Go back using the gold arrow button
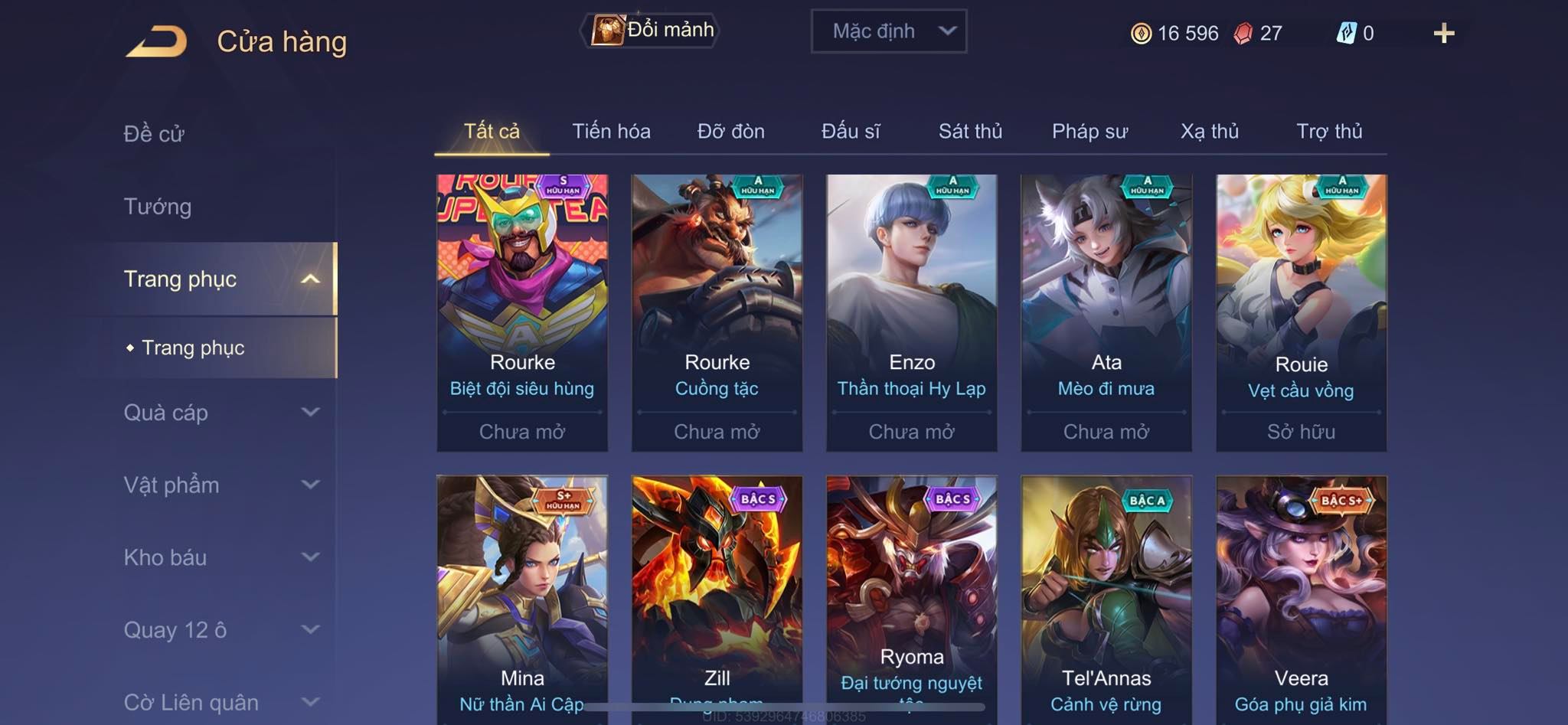1568x725 pixels. pos(157,41)
